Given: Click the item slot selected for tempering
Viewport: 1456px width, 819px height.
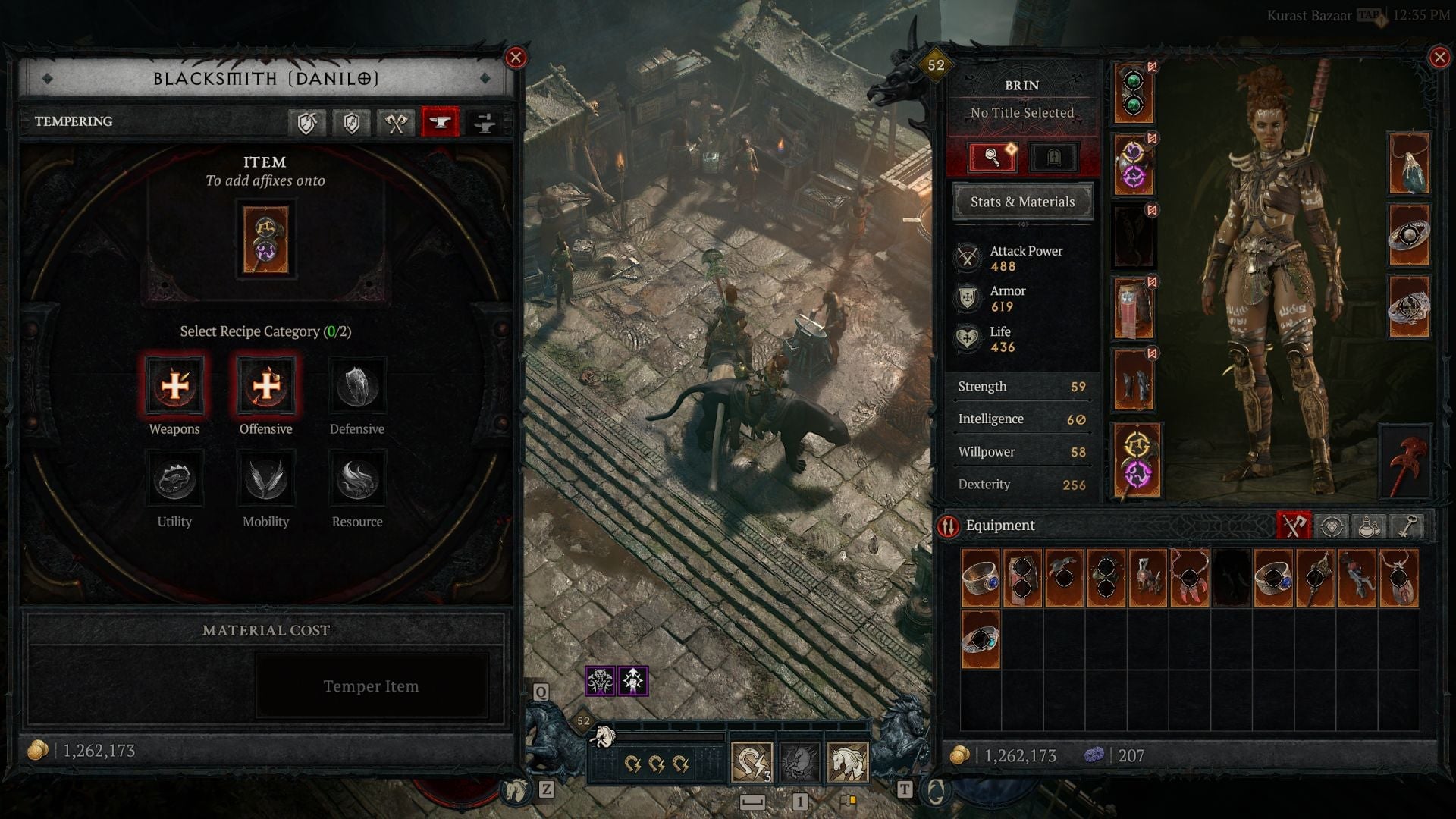Looking at the screenshot, I should click(x=265, y=237).
